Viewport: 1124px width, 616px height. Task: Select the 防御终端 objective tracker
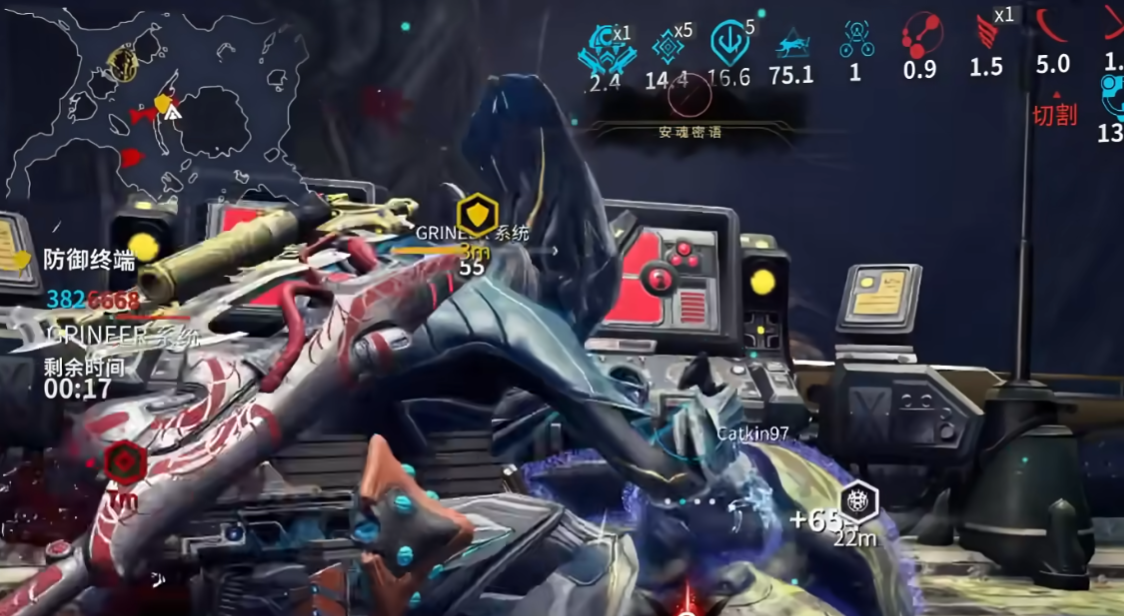(89, 261)
